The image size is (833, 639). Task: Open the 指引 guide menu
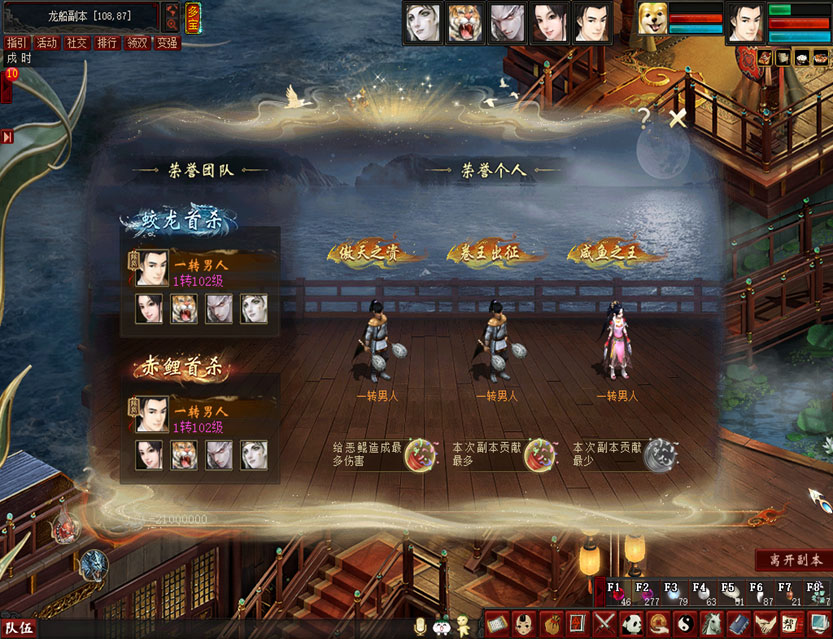coord(16,43)
